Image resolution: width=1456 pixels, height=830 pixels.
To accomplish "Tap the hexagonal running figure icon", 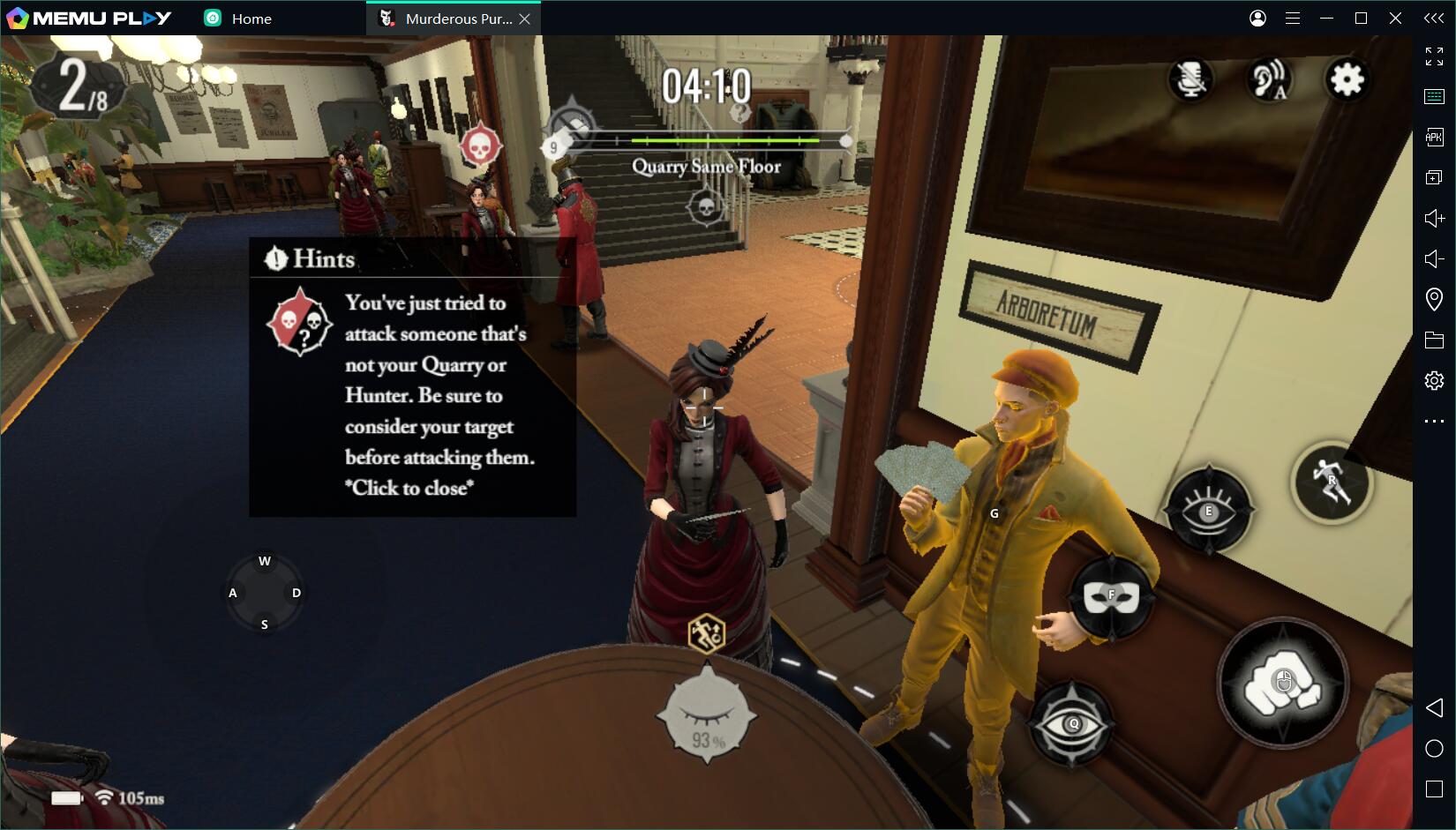I will [x=707, y=632].
